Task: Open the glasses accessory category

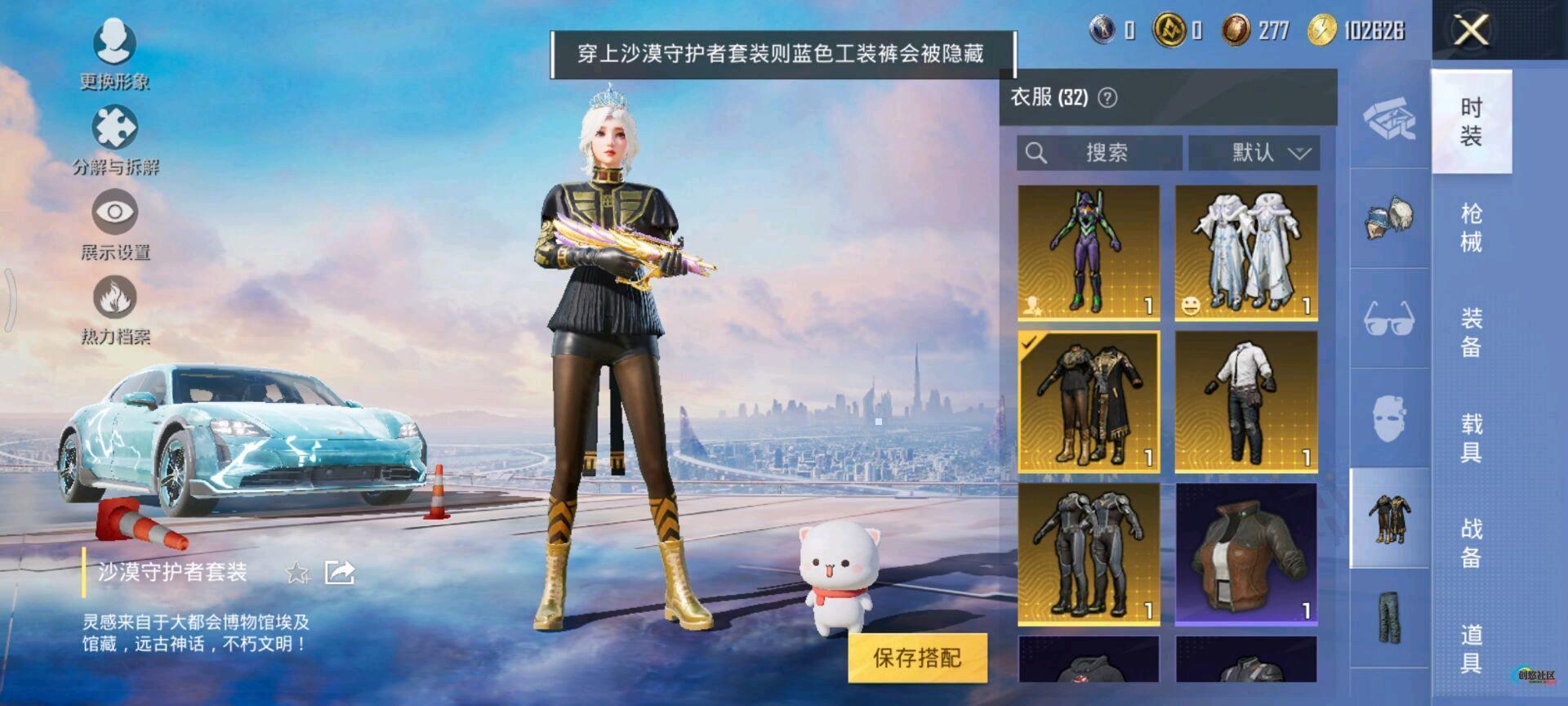Action: (1388, 318)
